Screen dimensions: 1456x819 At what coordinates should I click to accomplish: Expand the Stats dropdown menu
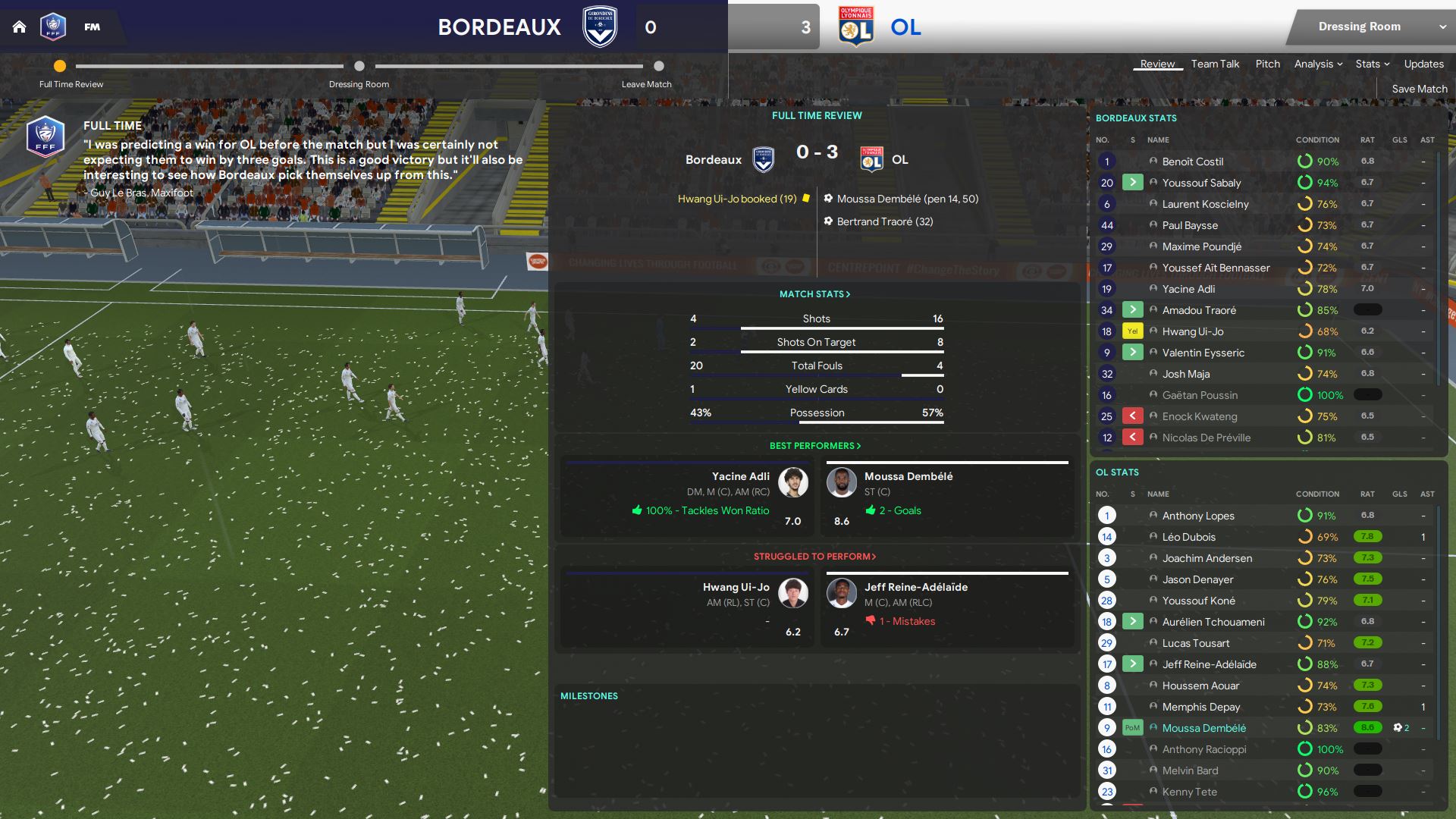[1373, 64]
